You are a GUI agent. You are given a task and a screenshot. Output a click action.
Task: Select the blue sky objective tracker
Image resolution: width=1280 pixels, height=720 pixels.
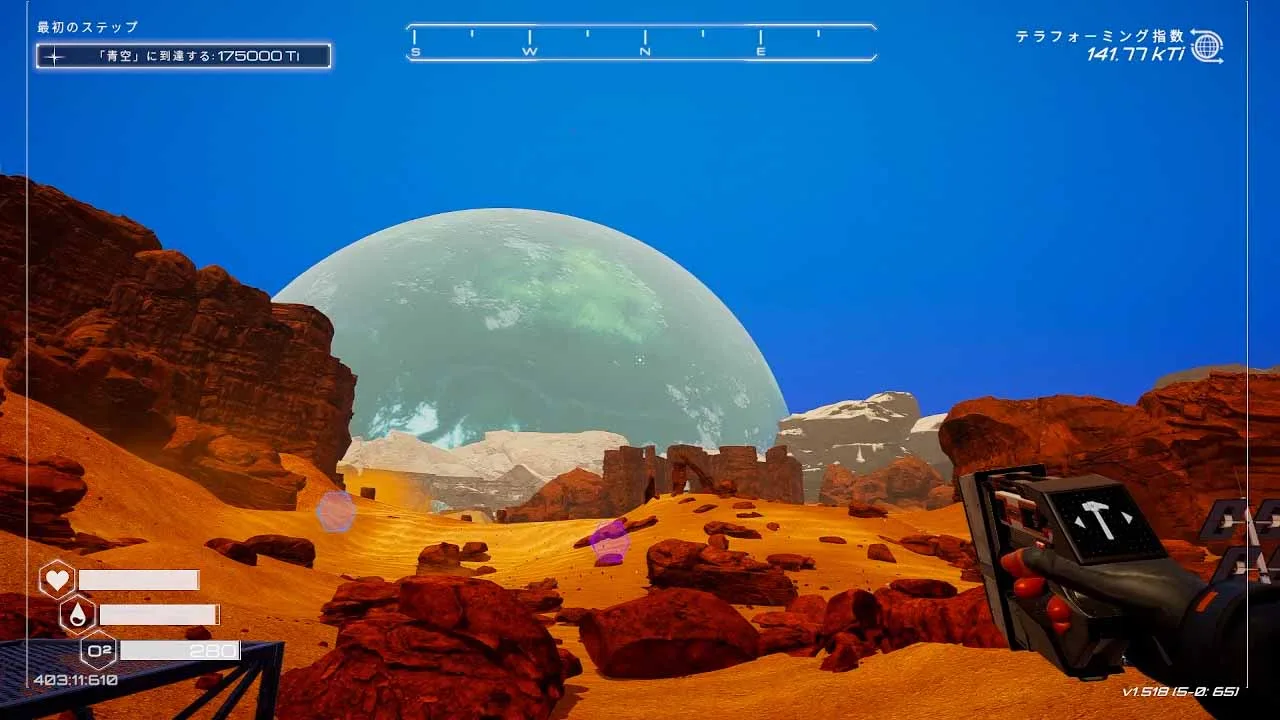pyautogui.click(x=183, y=56)
